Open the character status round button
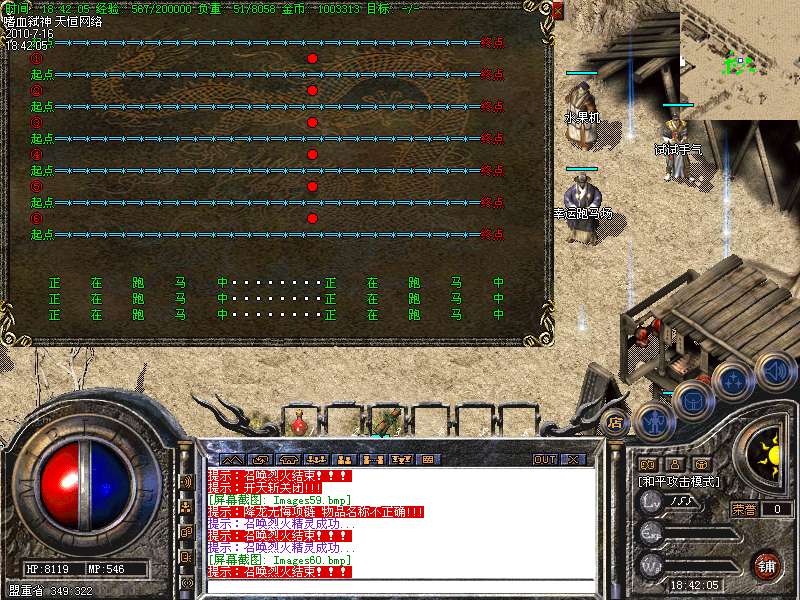The width and height of the screenshot is (800, 600). 655,421
